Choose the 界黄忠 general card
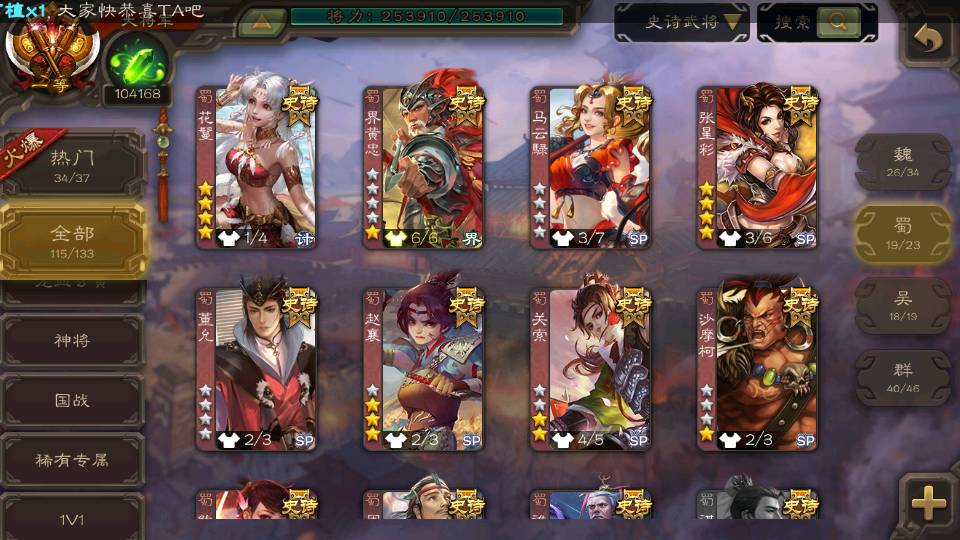960x540 pixels. point(424,167)
